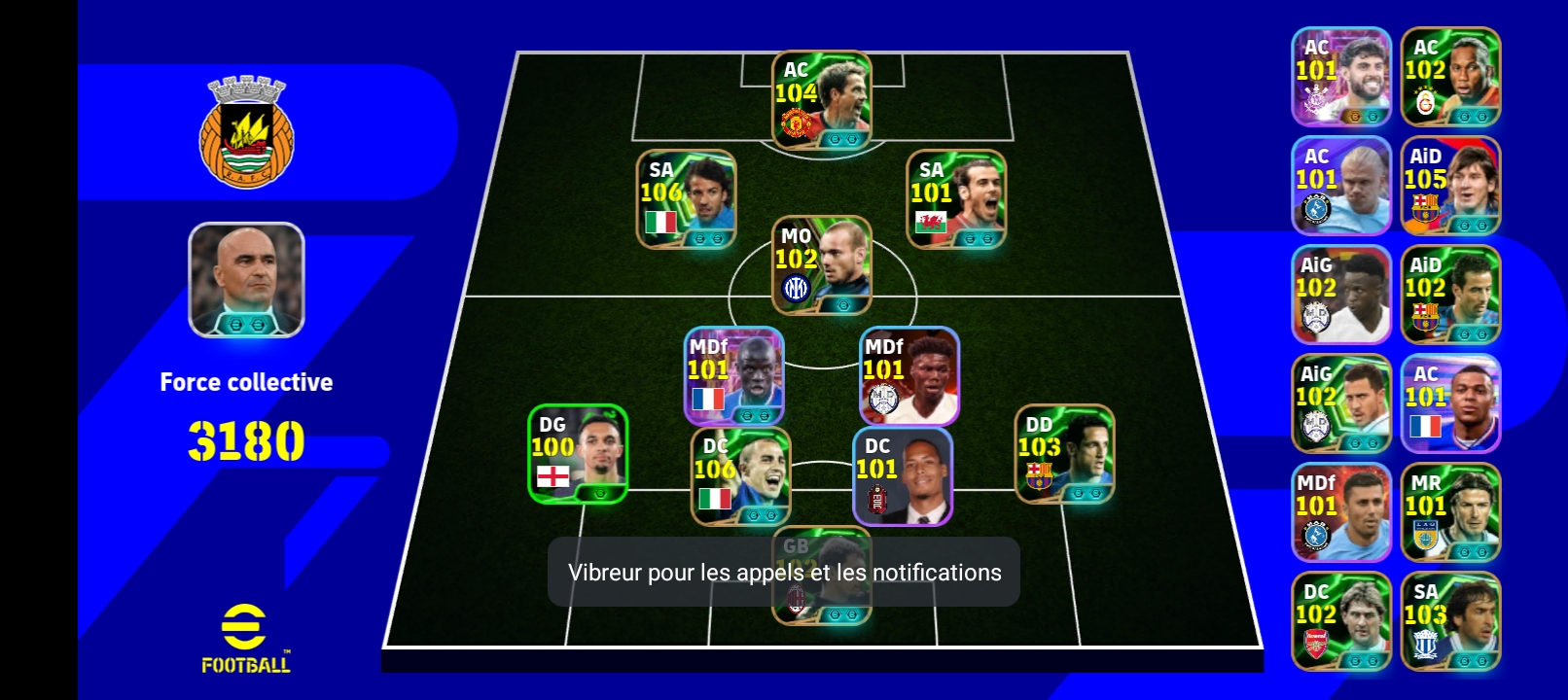Pick the AC 101 France flag substitute
The height and width of the screenshot is (700, 1568).
point(1450,403)
